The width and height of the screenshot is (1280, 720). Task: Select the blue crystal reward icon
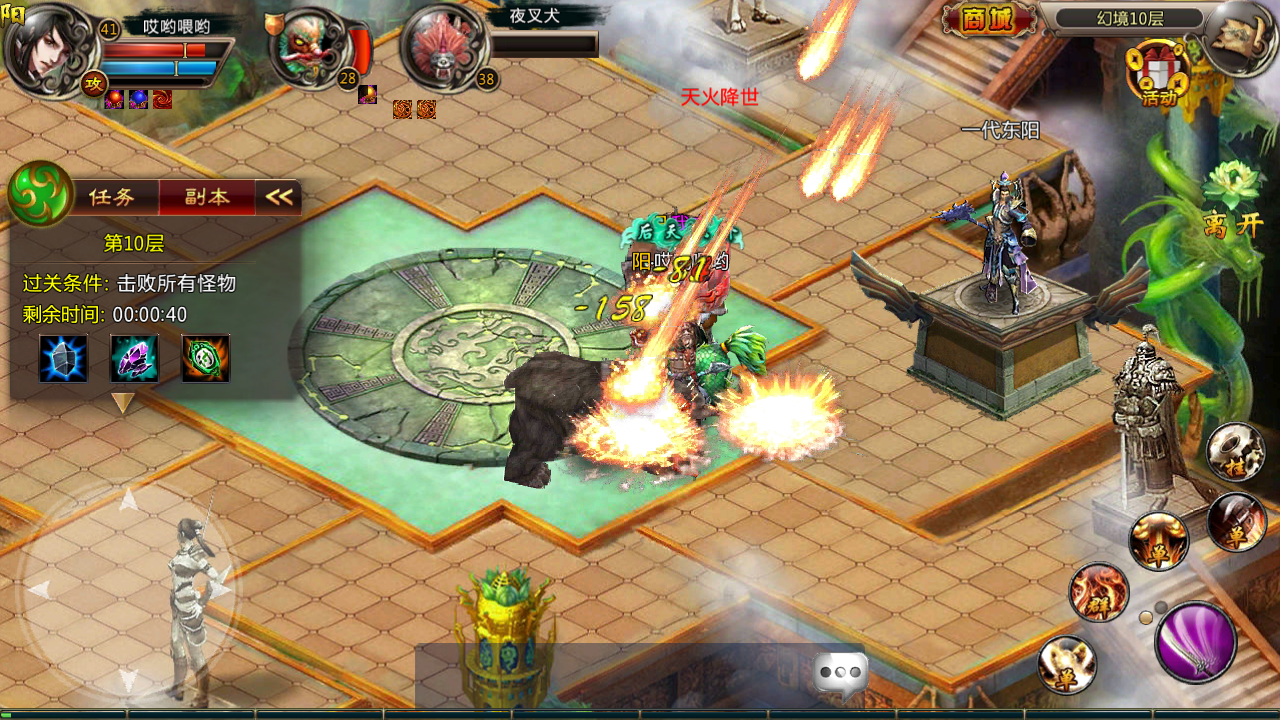[x=63, y=359]
